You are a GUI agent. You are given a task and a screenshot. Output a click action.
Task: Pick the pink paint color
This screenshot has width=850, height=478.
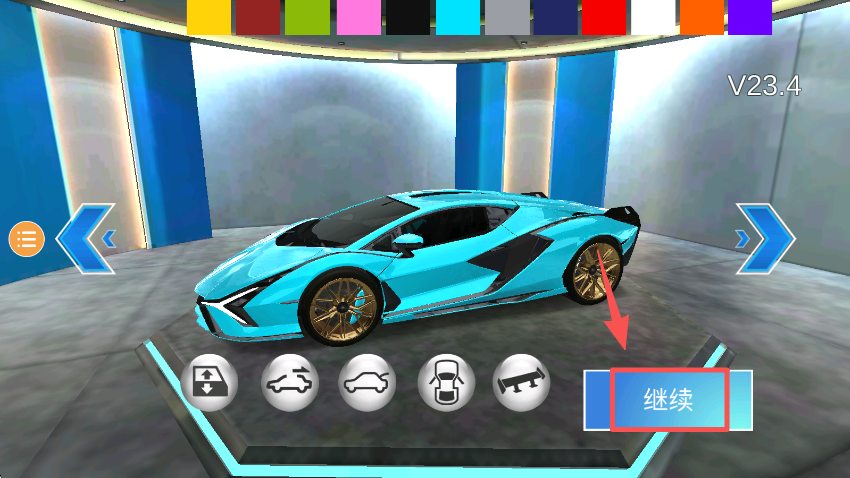[356, 17]
